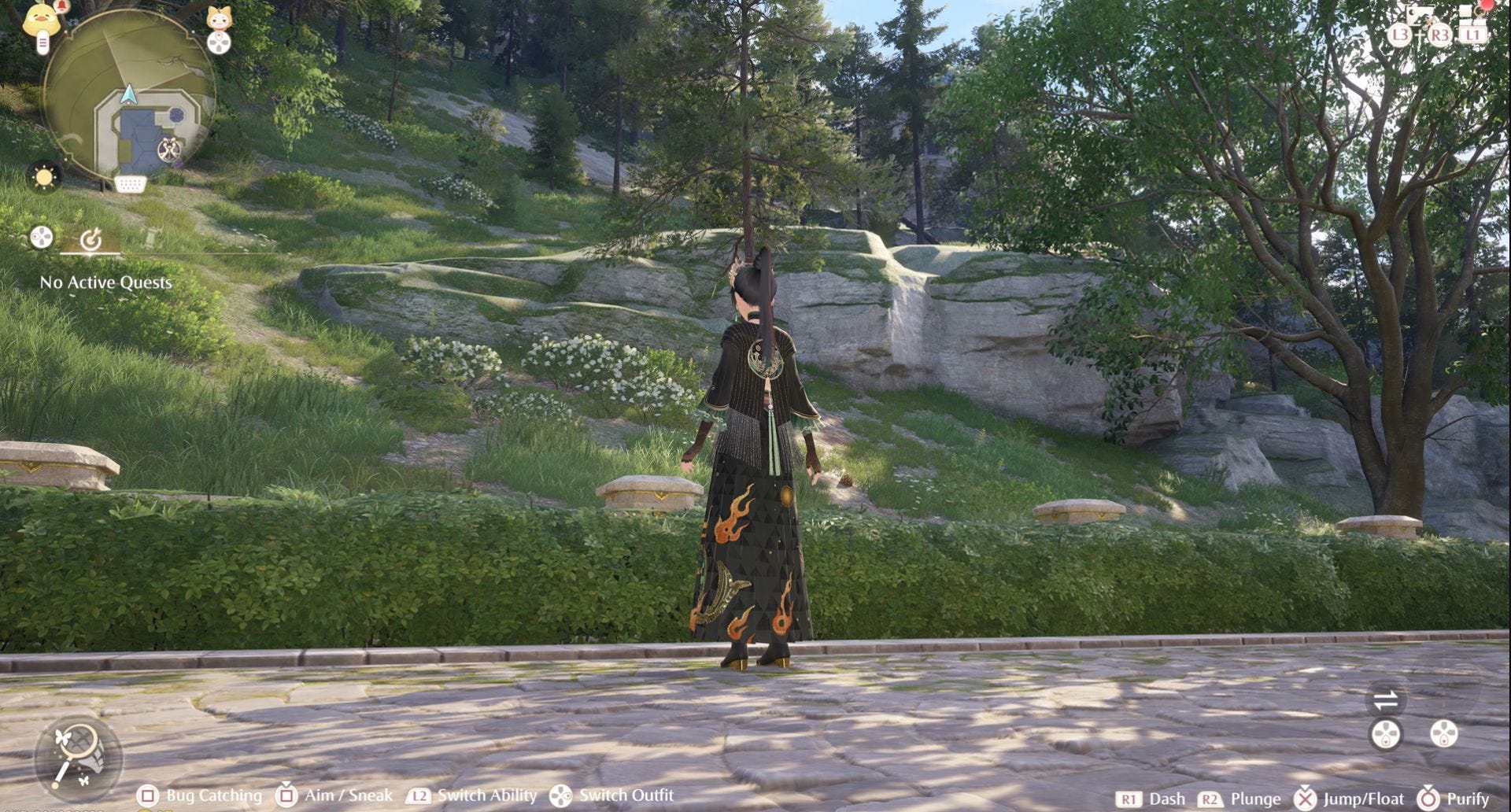Activate the bug catching net ability
The width and height of the screenshot is (1511, 812).
[x=77, y=754]
